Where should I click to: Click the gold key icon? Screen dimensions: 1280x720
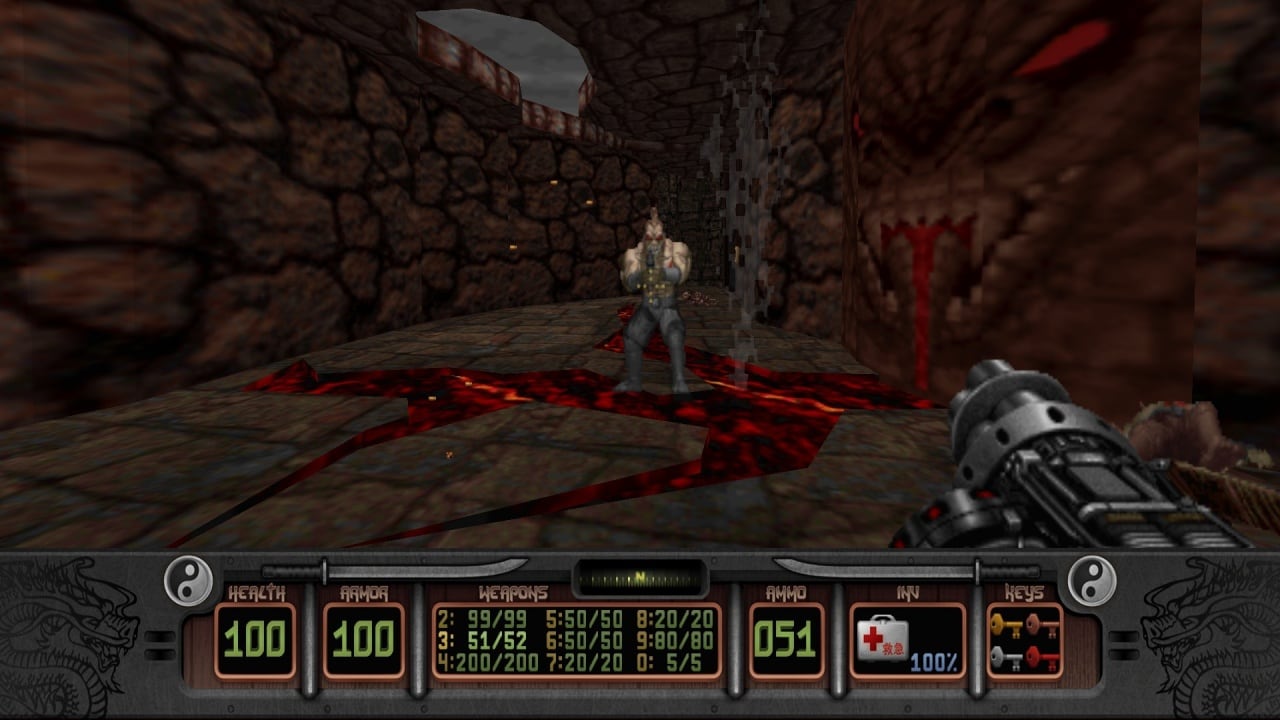pos(1006,626)
